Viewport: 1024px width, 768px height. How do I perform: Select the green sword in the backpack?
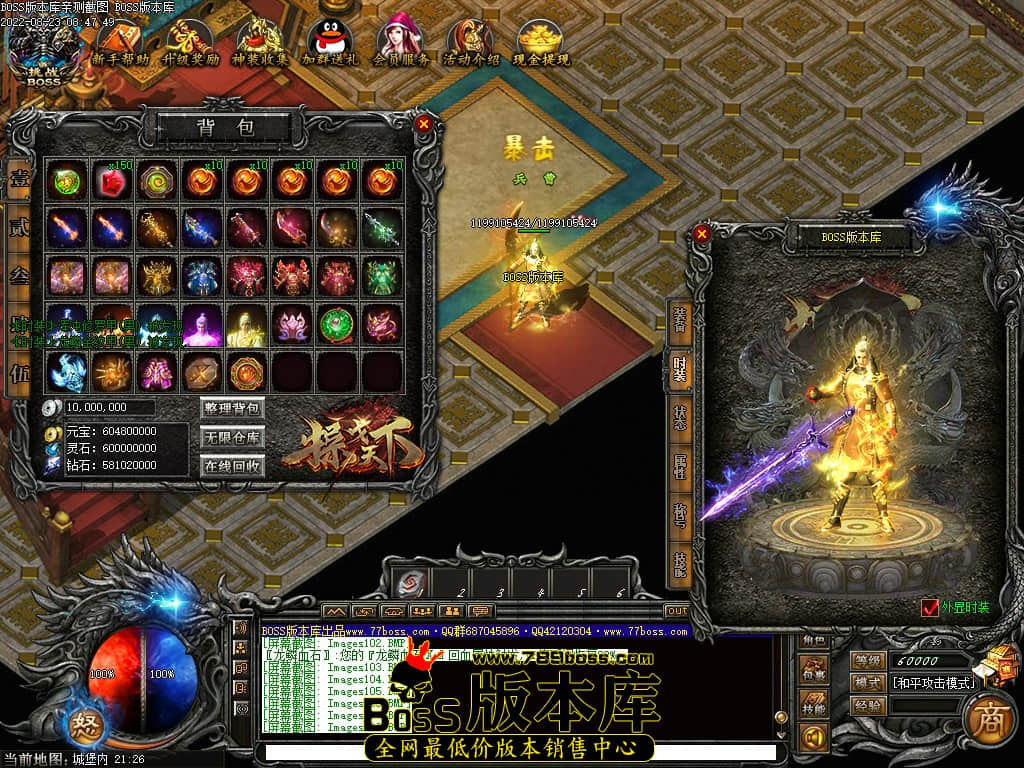point(381,228)
